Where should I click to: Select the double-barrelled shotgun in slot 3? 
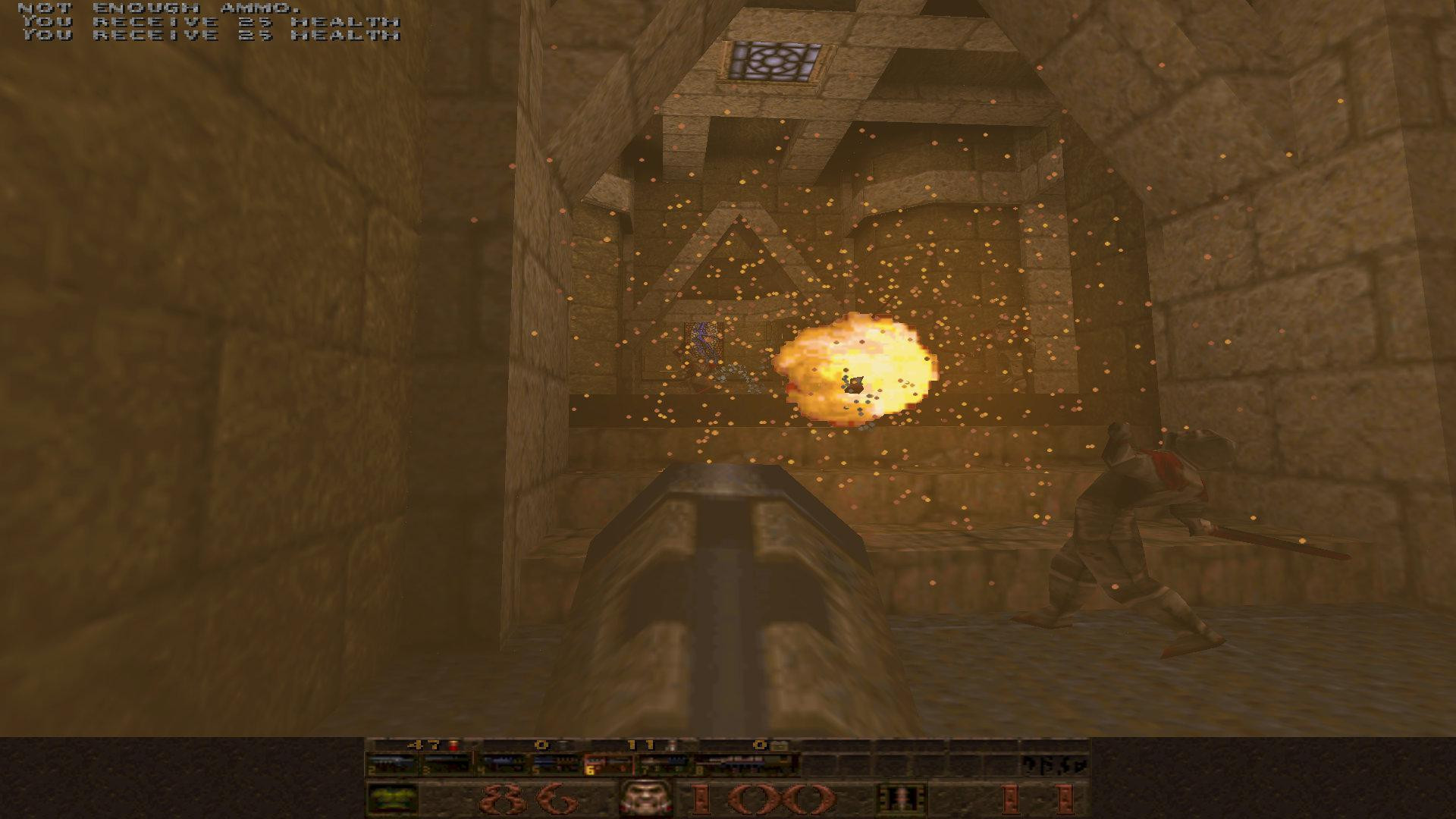pyautogui.click(x=447, y=762)
